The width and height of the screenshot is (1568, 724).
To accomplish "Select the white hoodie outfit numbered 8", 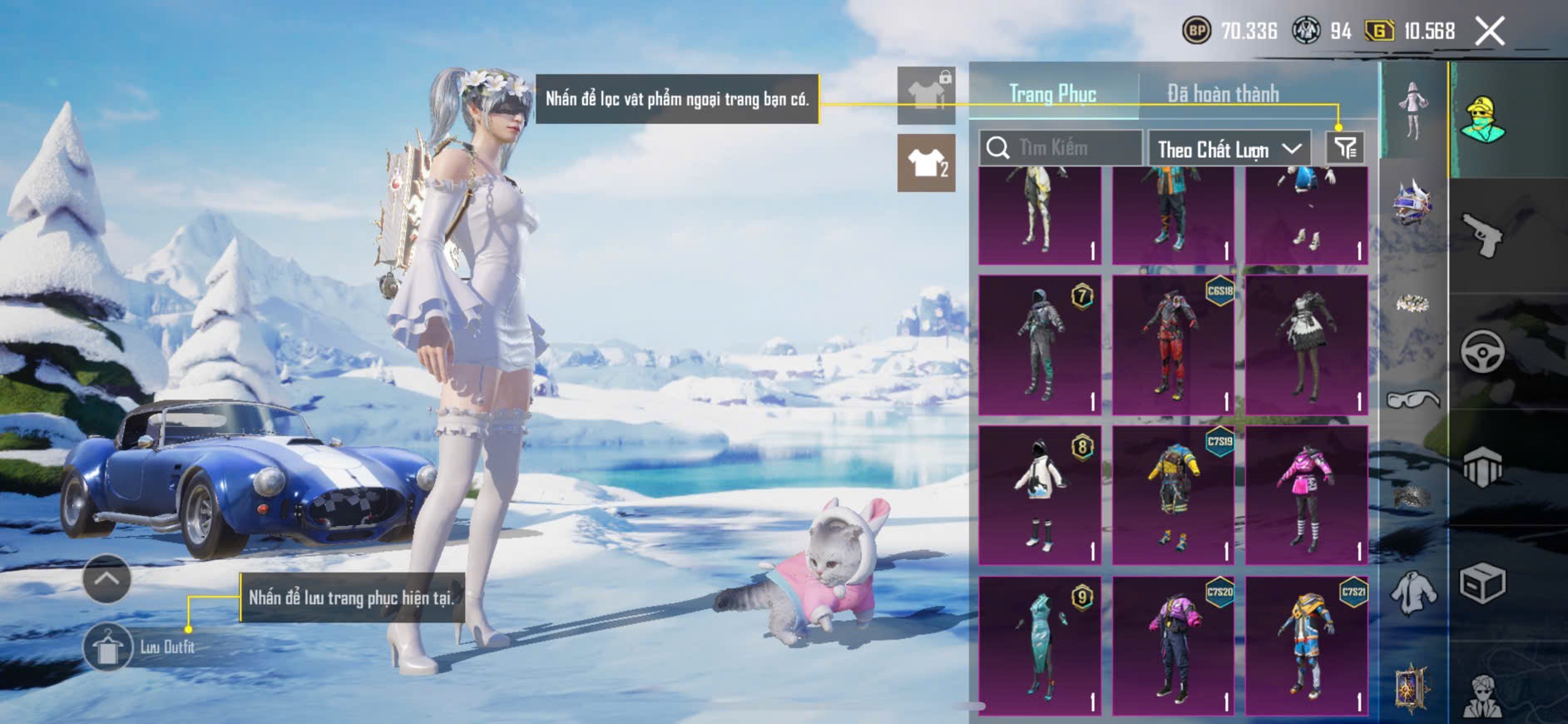I will click(1040, 495).
